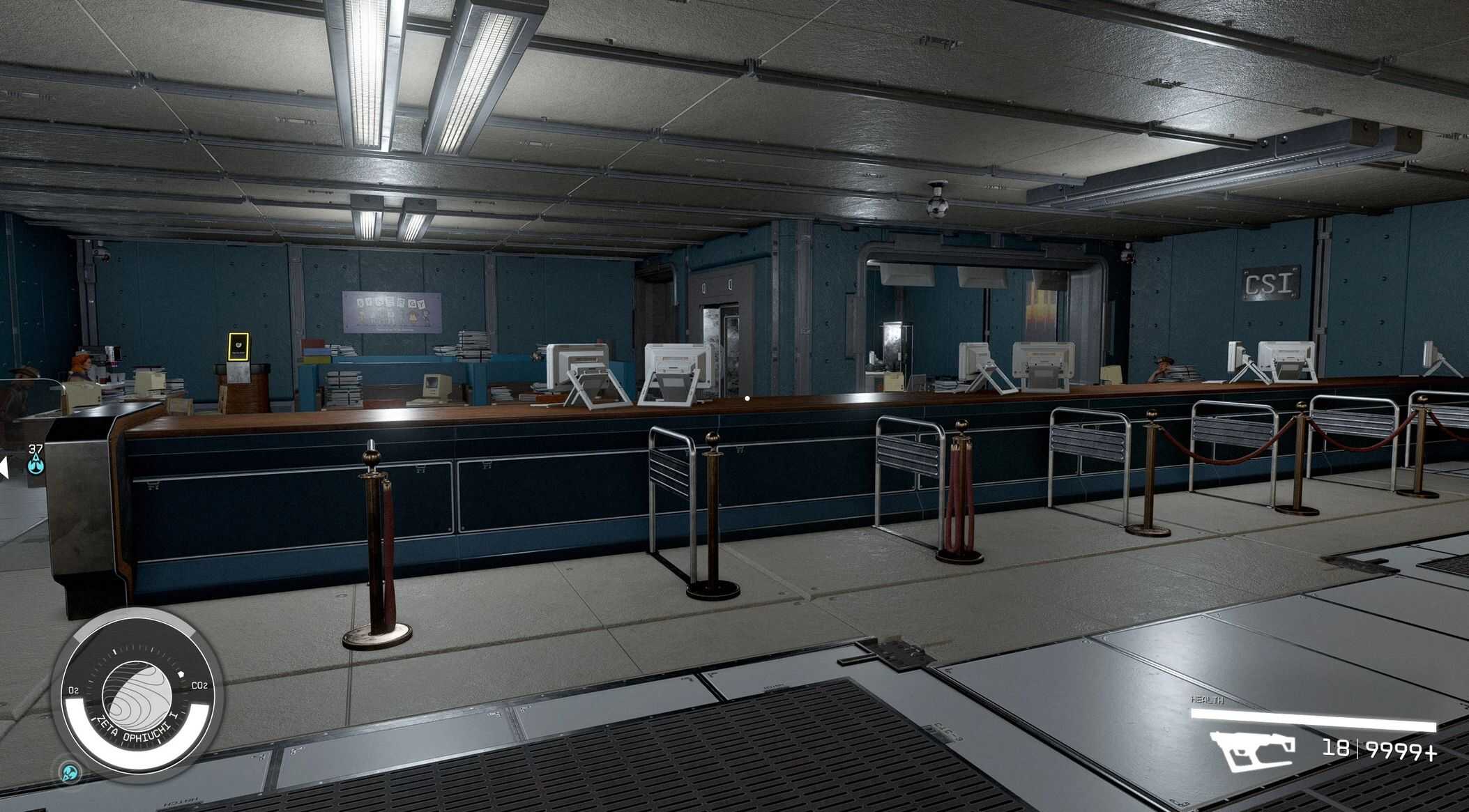The height and width of the screenshot is (812, 1469).
Task: Select the equipped pistol weapon icon
Action: tap(1252, 751)
